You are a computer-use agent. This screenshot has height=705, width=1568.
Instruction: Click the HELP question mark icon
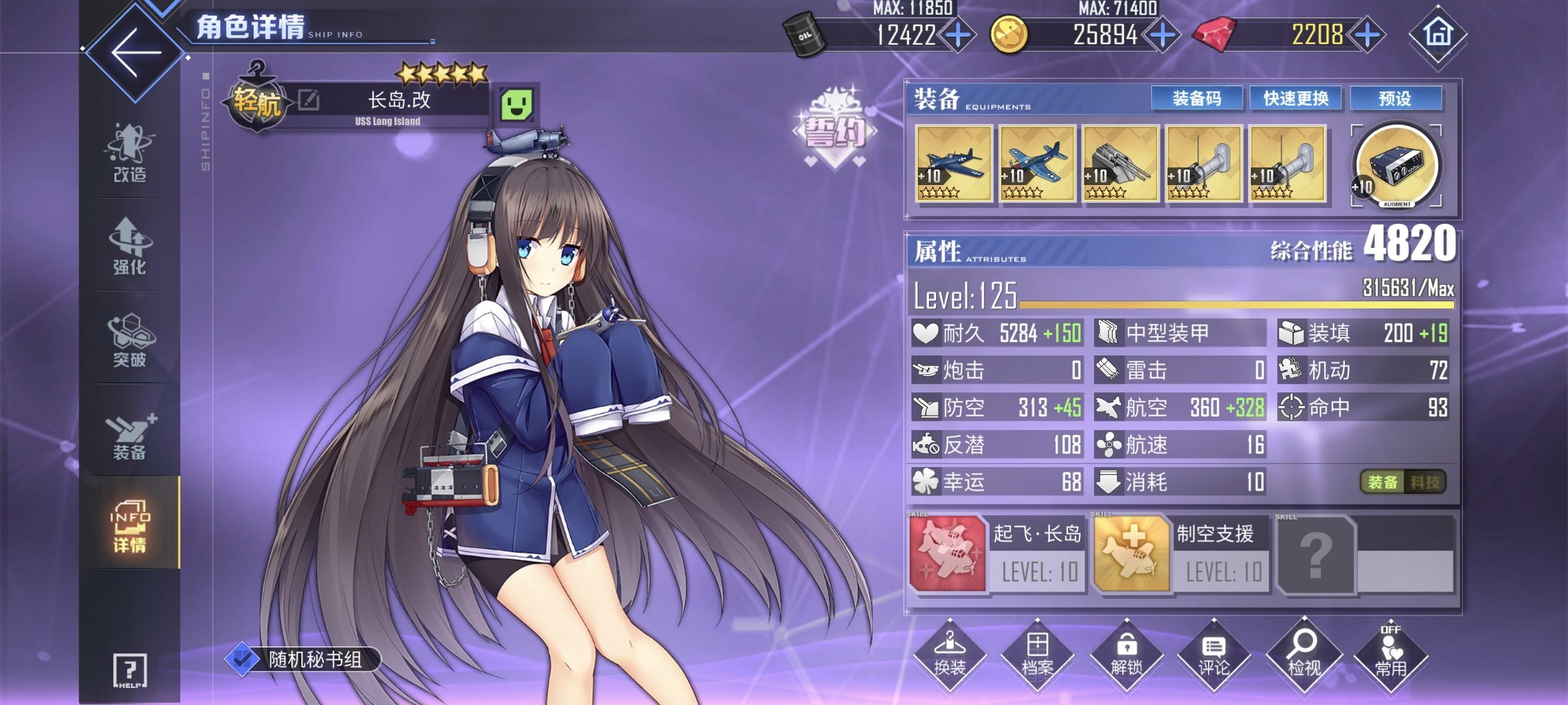click(129, 671)
